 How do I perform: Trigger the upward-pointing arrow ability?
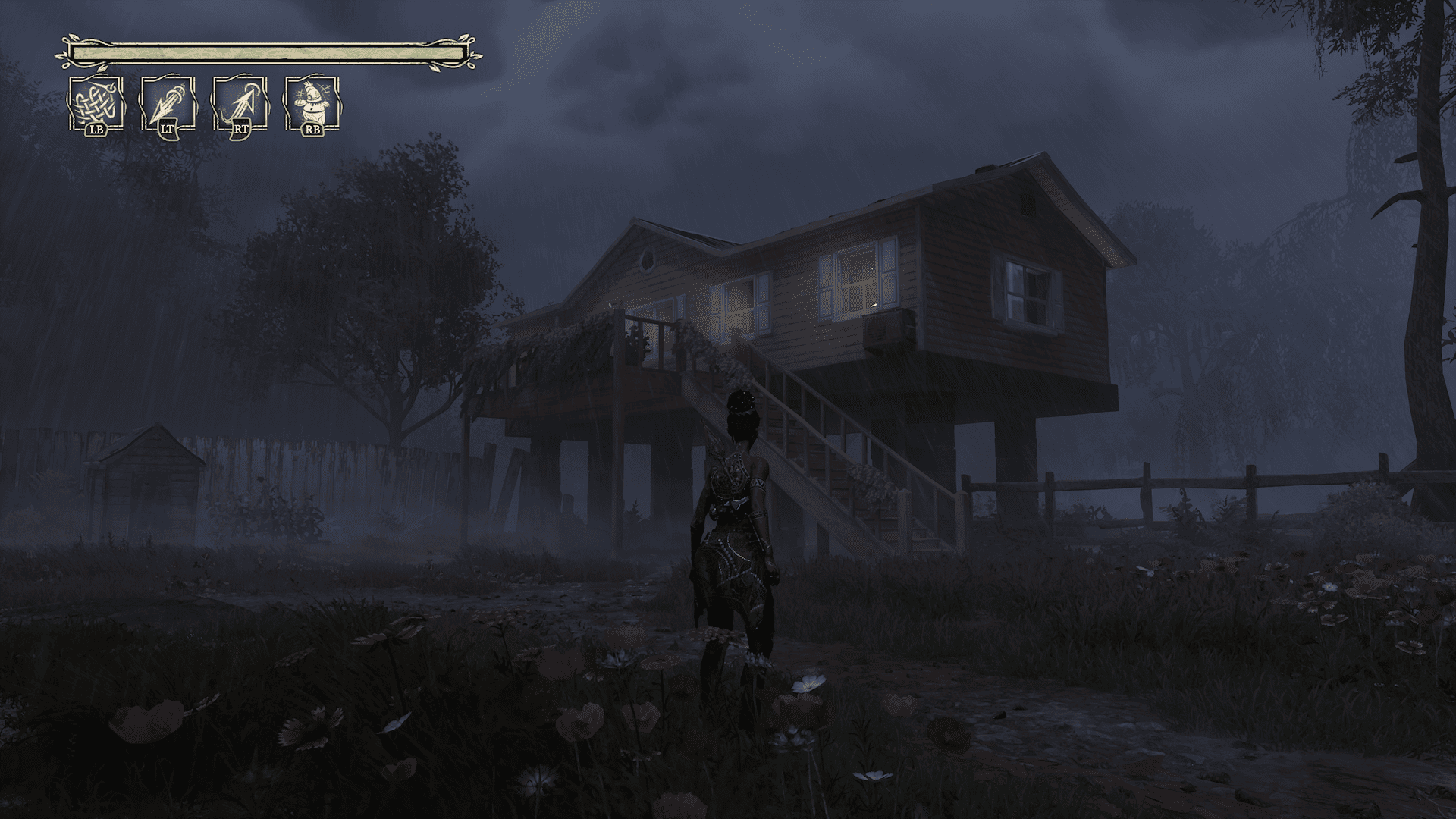tap(240, 103)
